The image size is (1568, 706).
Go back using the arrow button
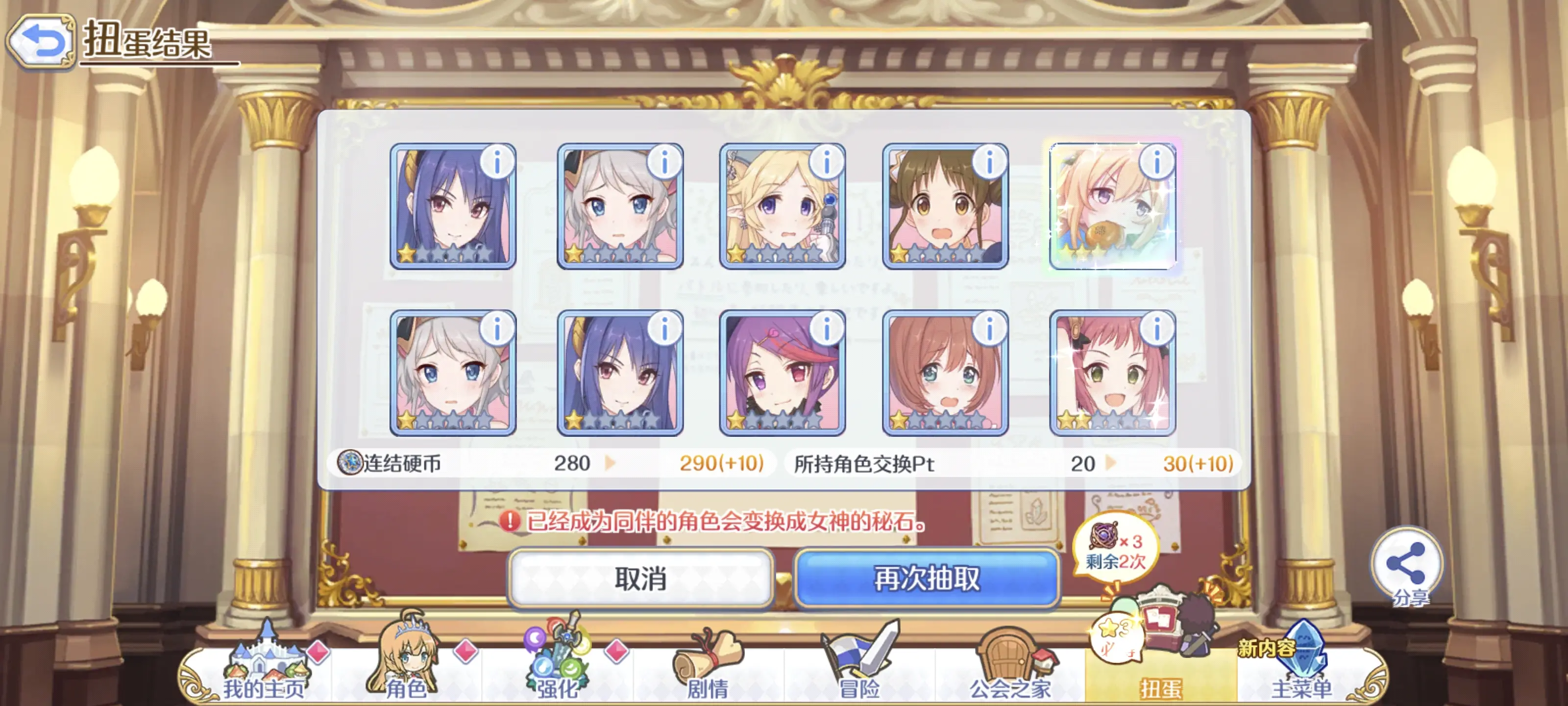pyautogui.click(x=40, y=41)
